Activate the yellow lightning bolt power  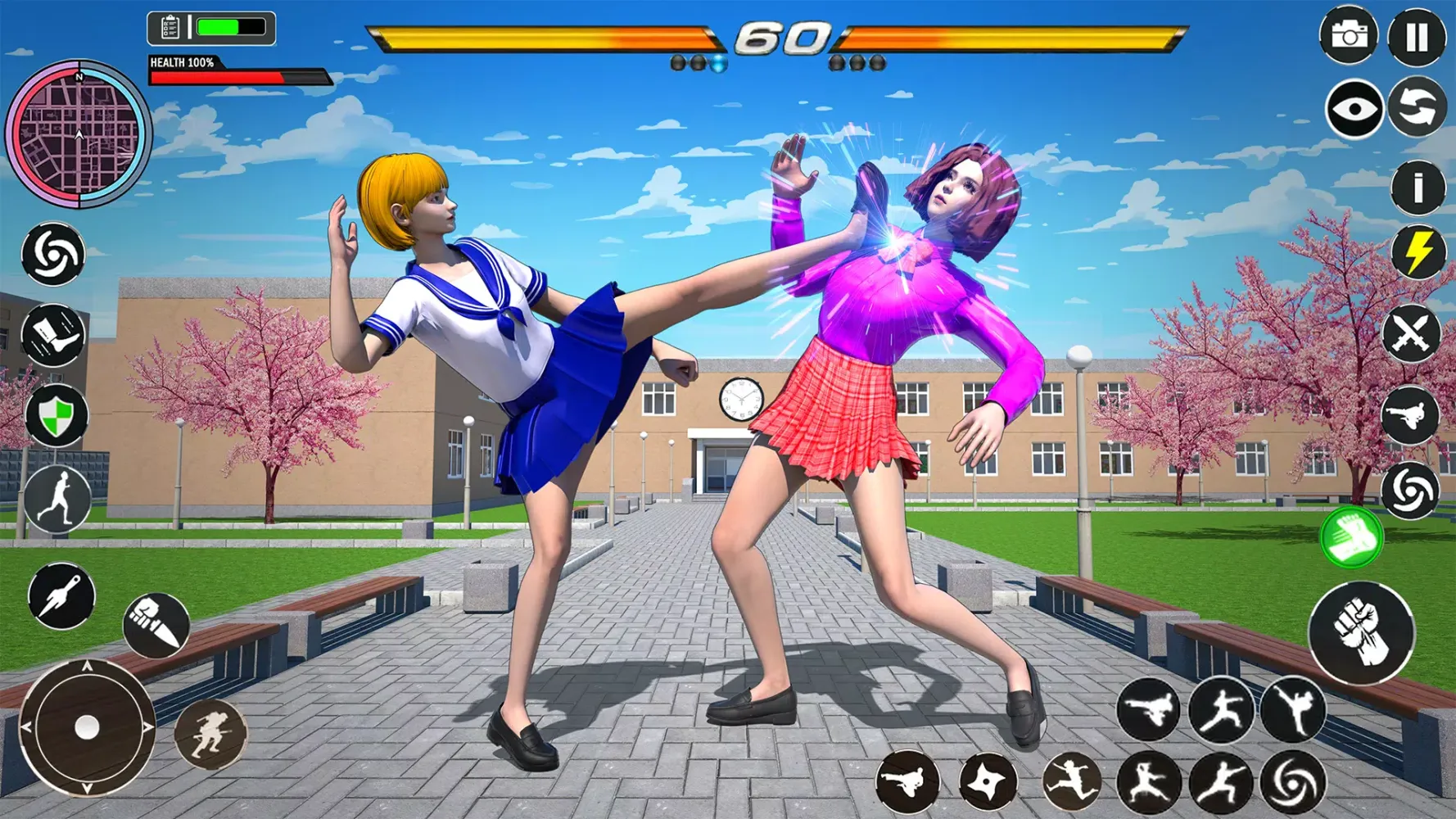pos(1418,253)
